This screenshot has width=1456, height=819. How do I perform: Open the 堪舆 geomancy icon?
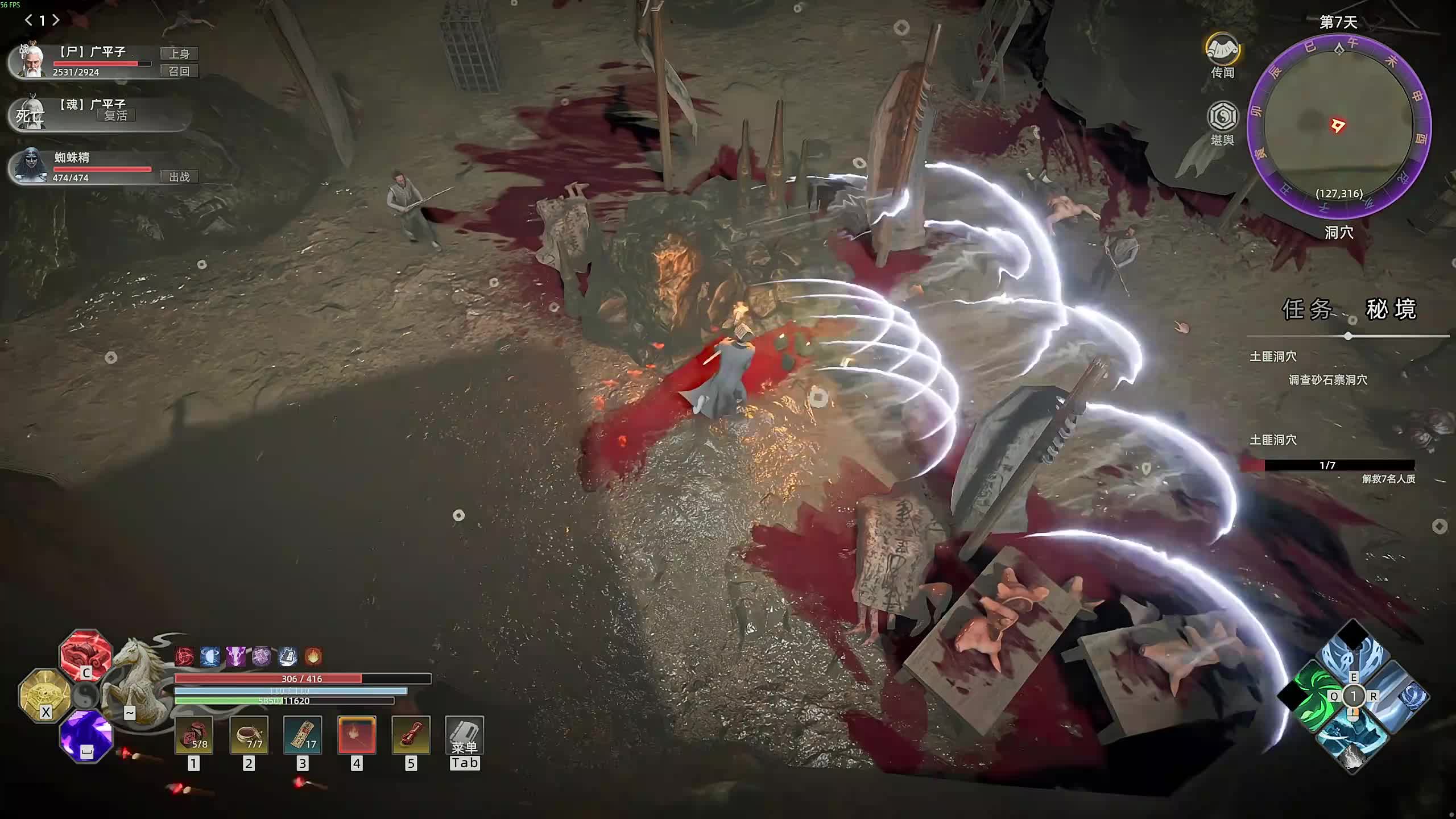tap(1222, 118)
